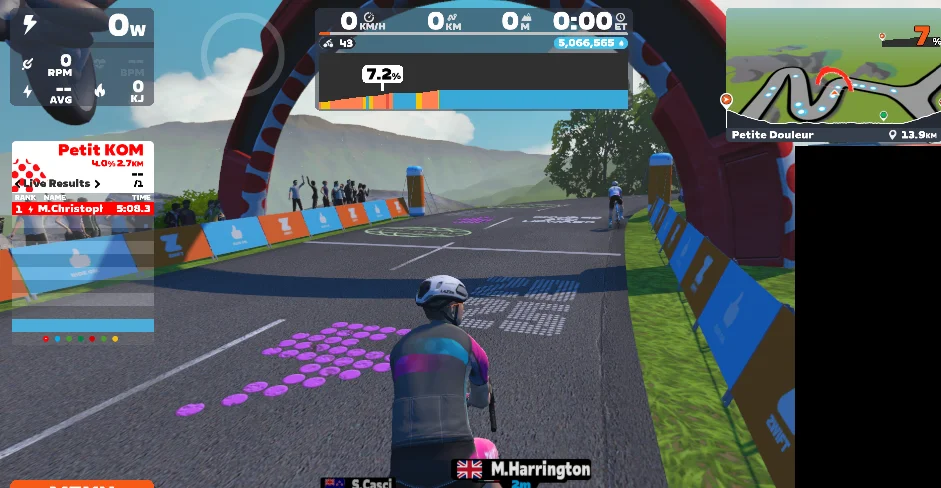Go to next Live Results page arrow

97,184
